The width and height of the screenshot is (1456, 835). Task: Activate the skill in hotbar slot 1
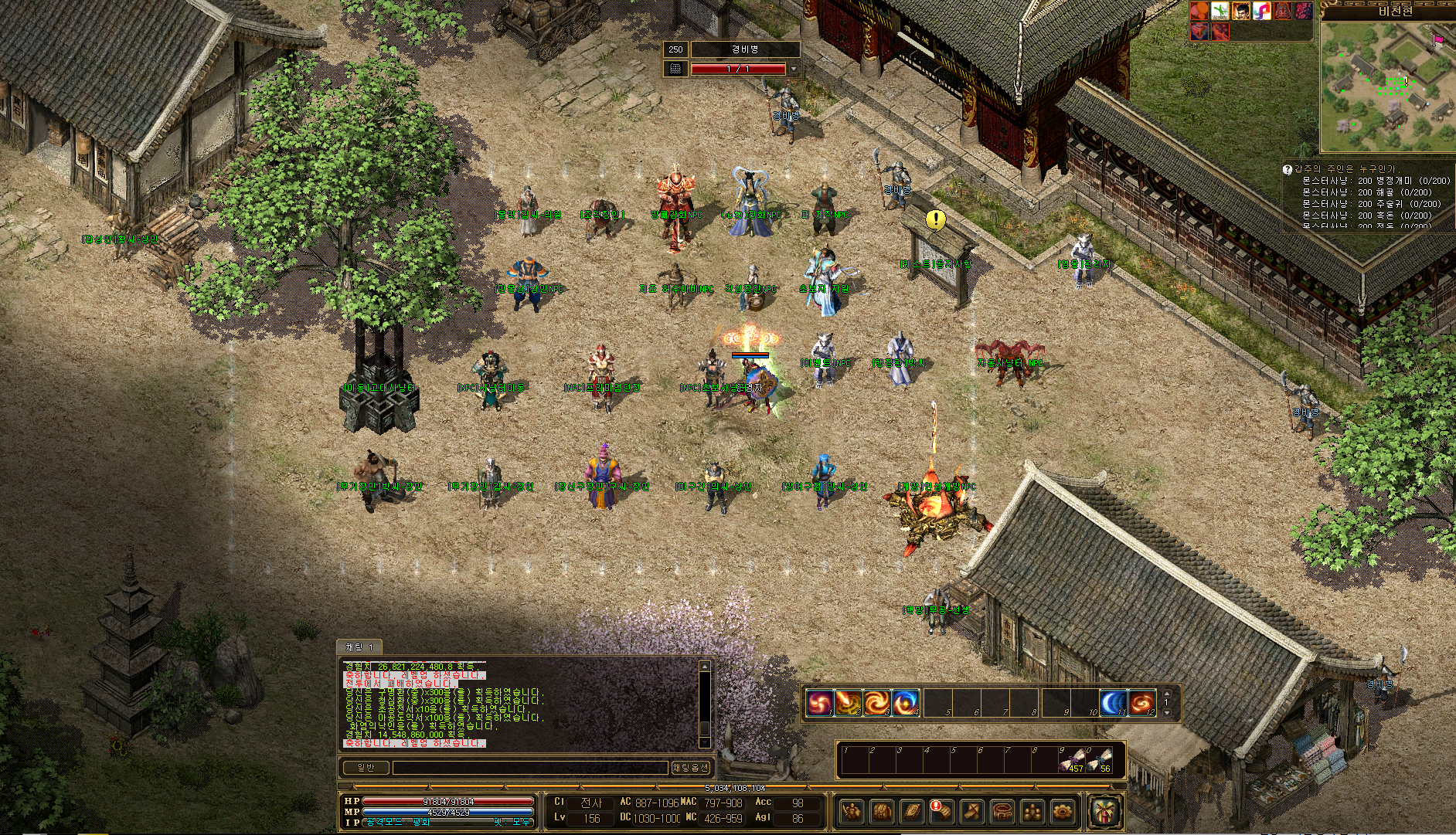point(819,703)
